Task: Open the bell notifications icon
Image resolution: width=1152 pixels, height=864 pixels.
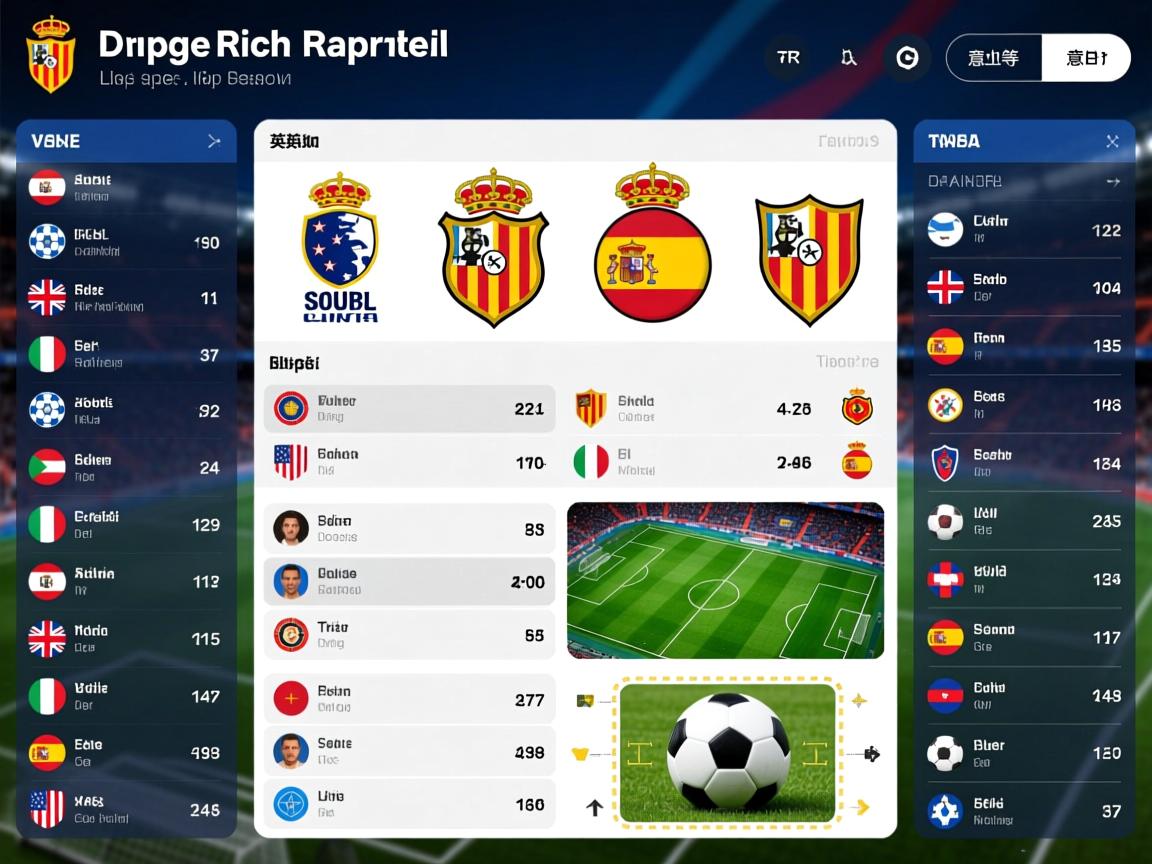Action: 848,58
